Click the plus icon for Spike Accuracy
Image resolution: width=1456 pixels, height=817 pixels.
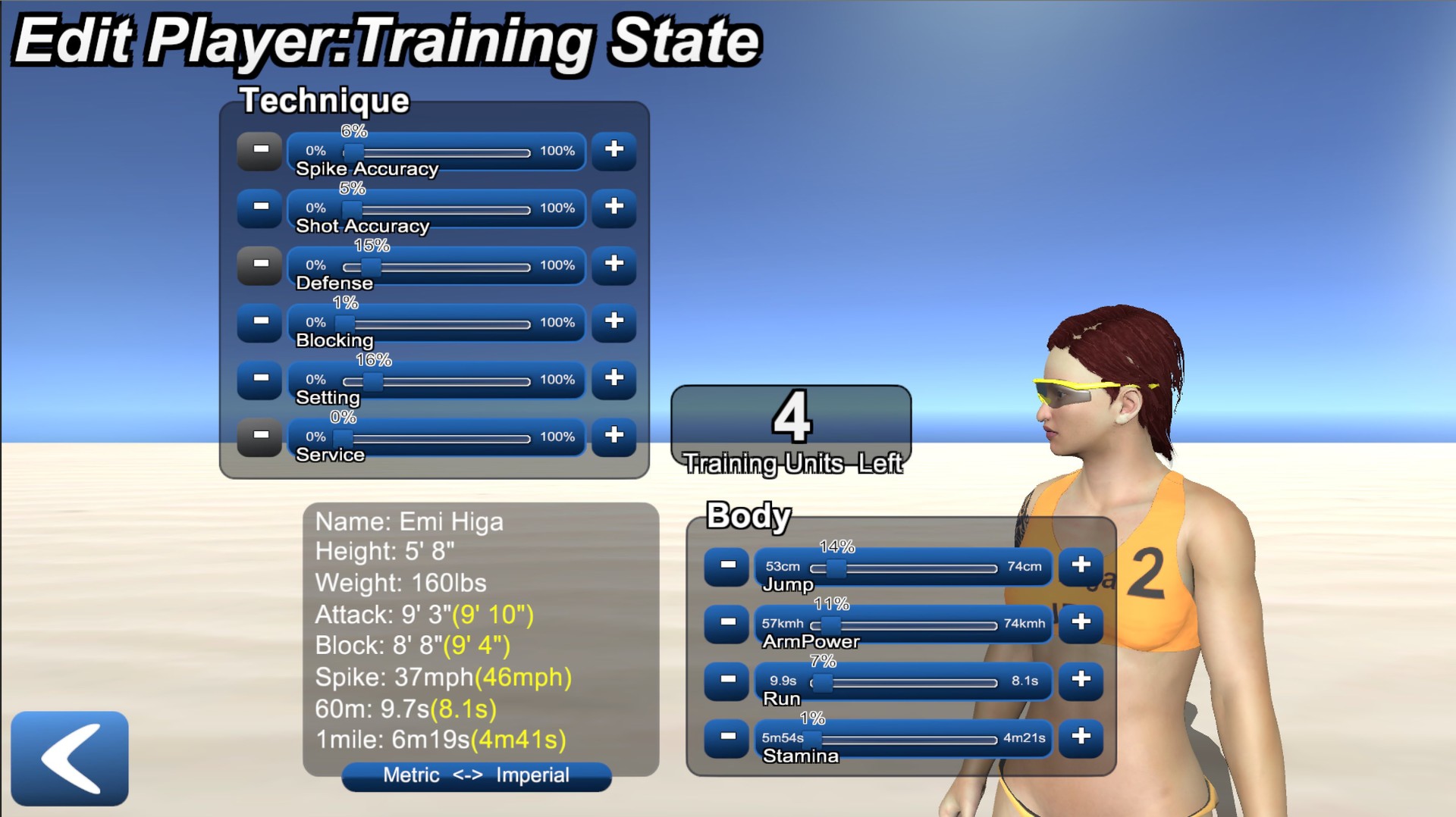click(x=613, y=152)
